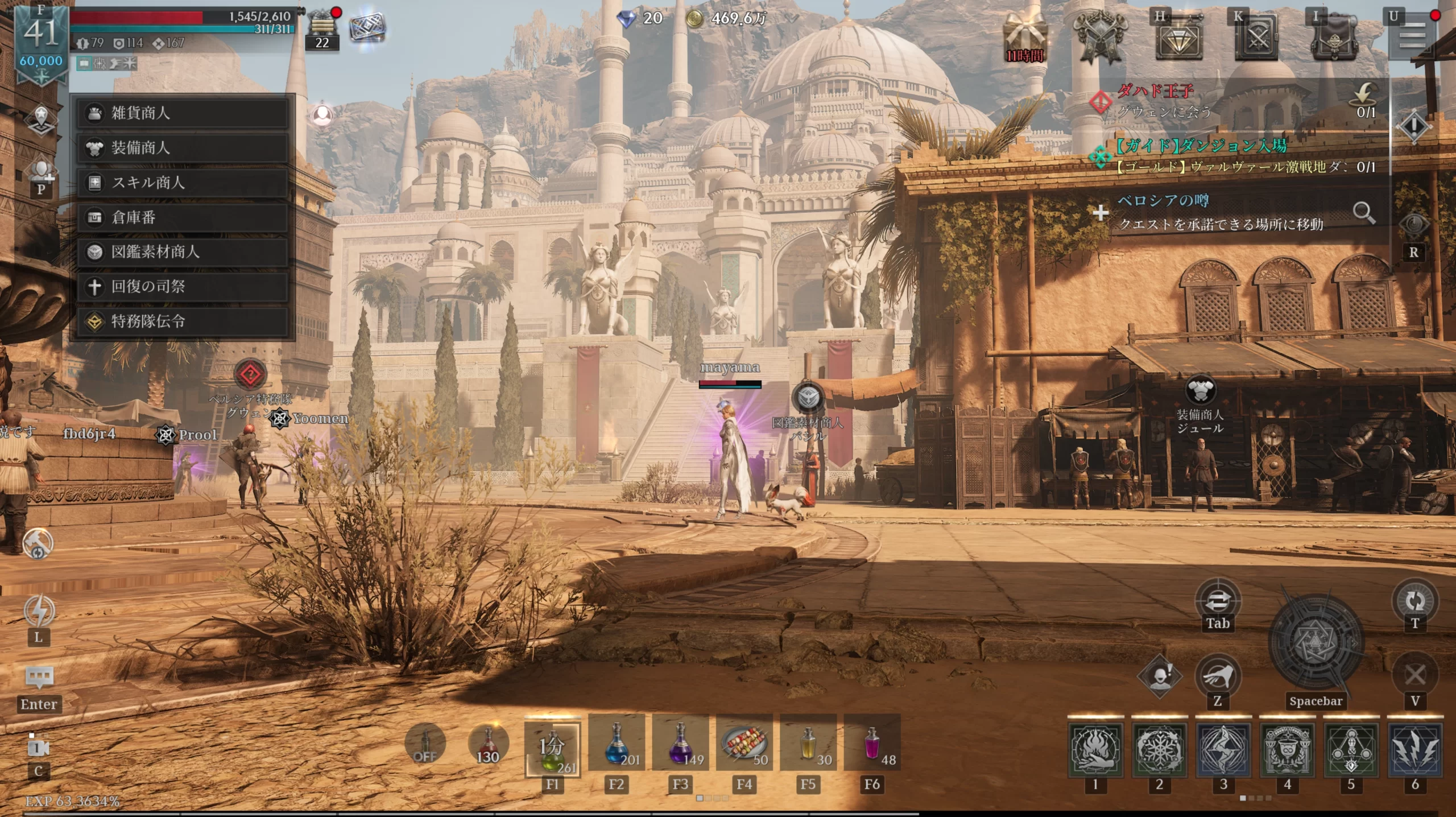
Task: Choose 装備商人 in the NPC list
Action: tap(182, 148)
